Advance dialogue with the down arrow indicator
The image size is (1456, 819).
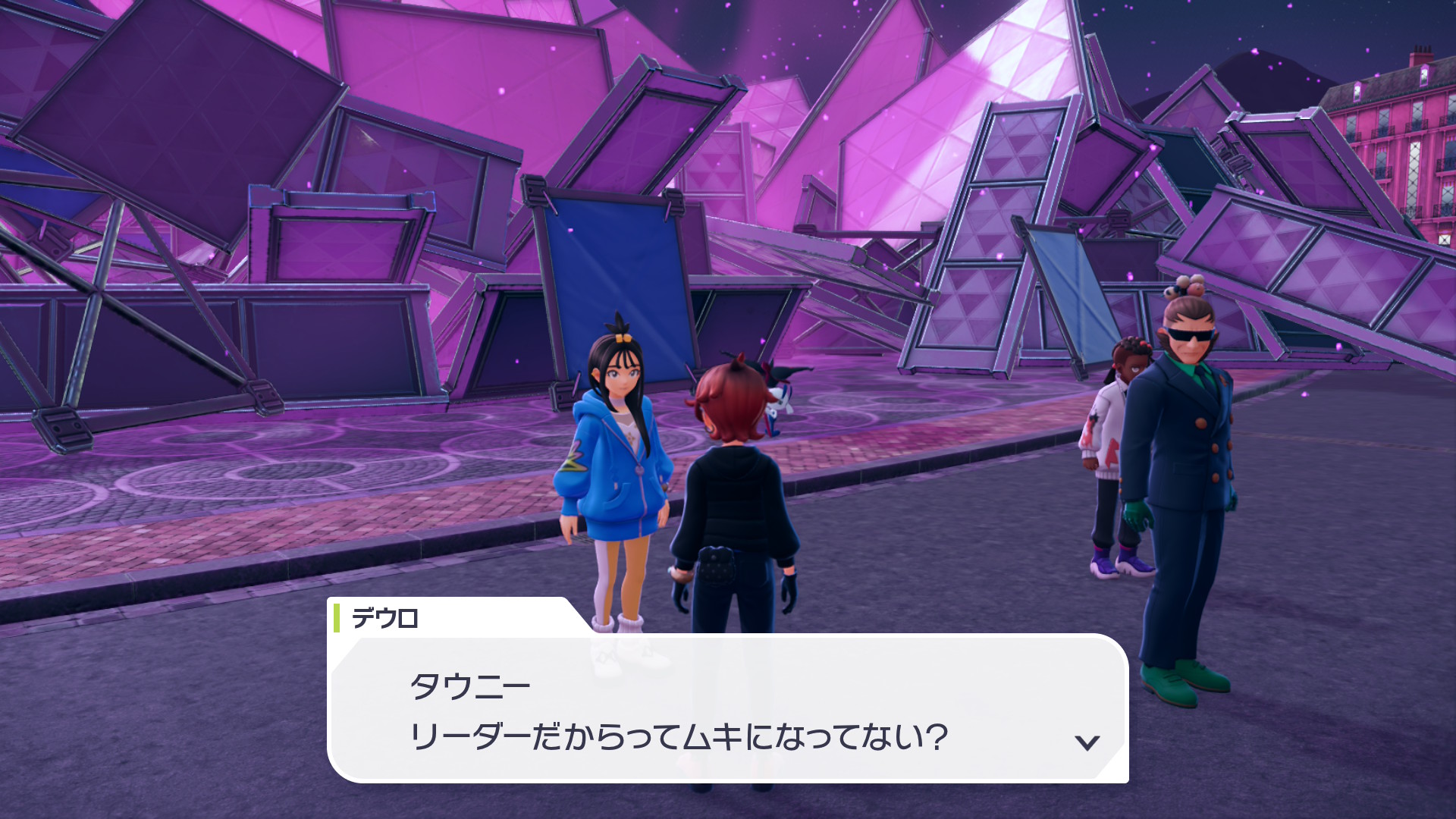click(1087, 742)
